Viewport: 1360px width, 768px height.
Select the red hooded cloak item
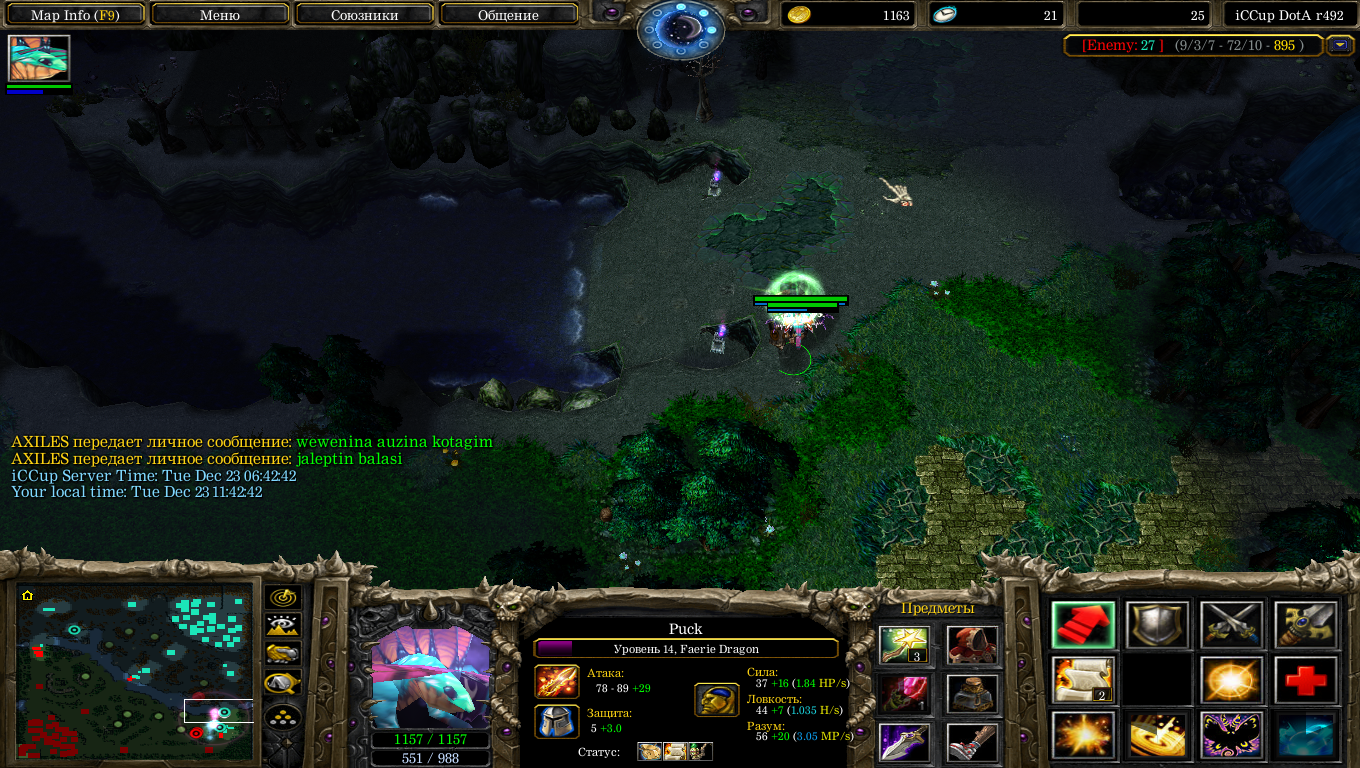(x=972, y=645)
